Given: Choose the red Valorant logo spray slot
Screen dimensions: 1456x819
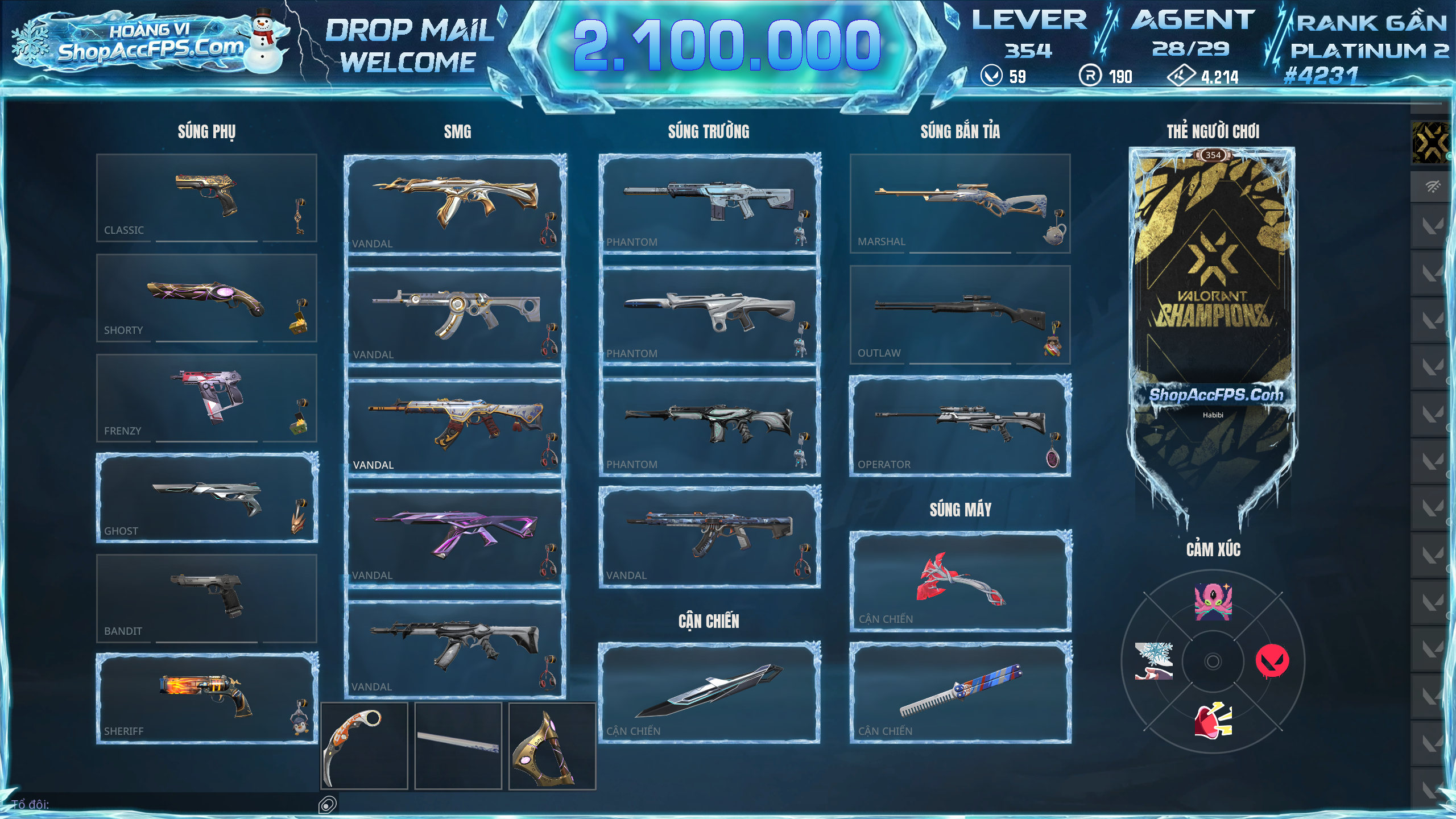Looking at the screenshot, I should (1272, 661).
